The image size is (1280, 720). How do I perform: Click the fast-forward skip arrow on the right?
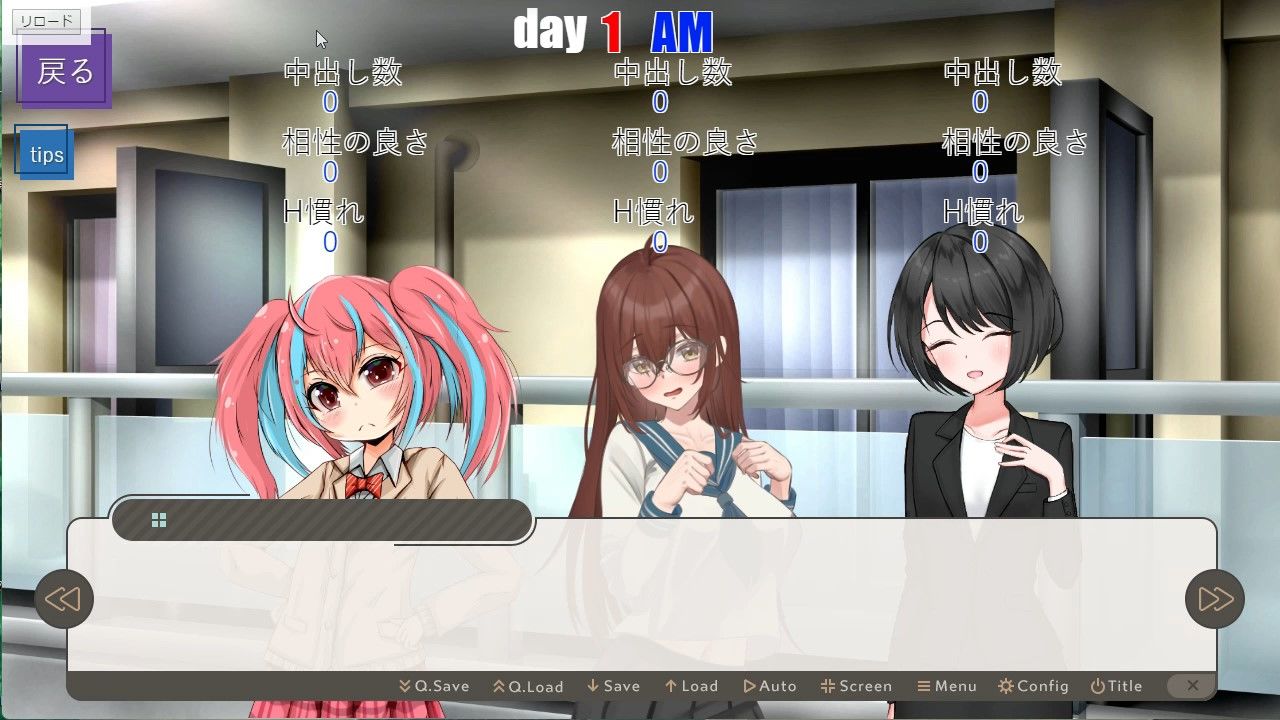(1214, 599)
